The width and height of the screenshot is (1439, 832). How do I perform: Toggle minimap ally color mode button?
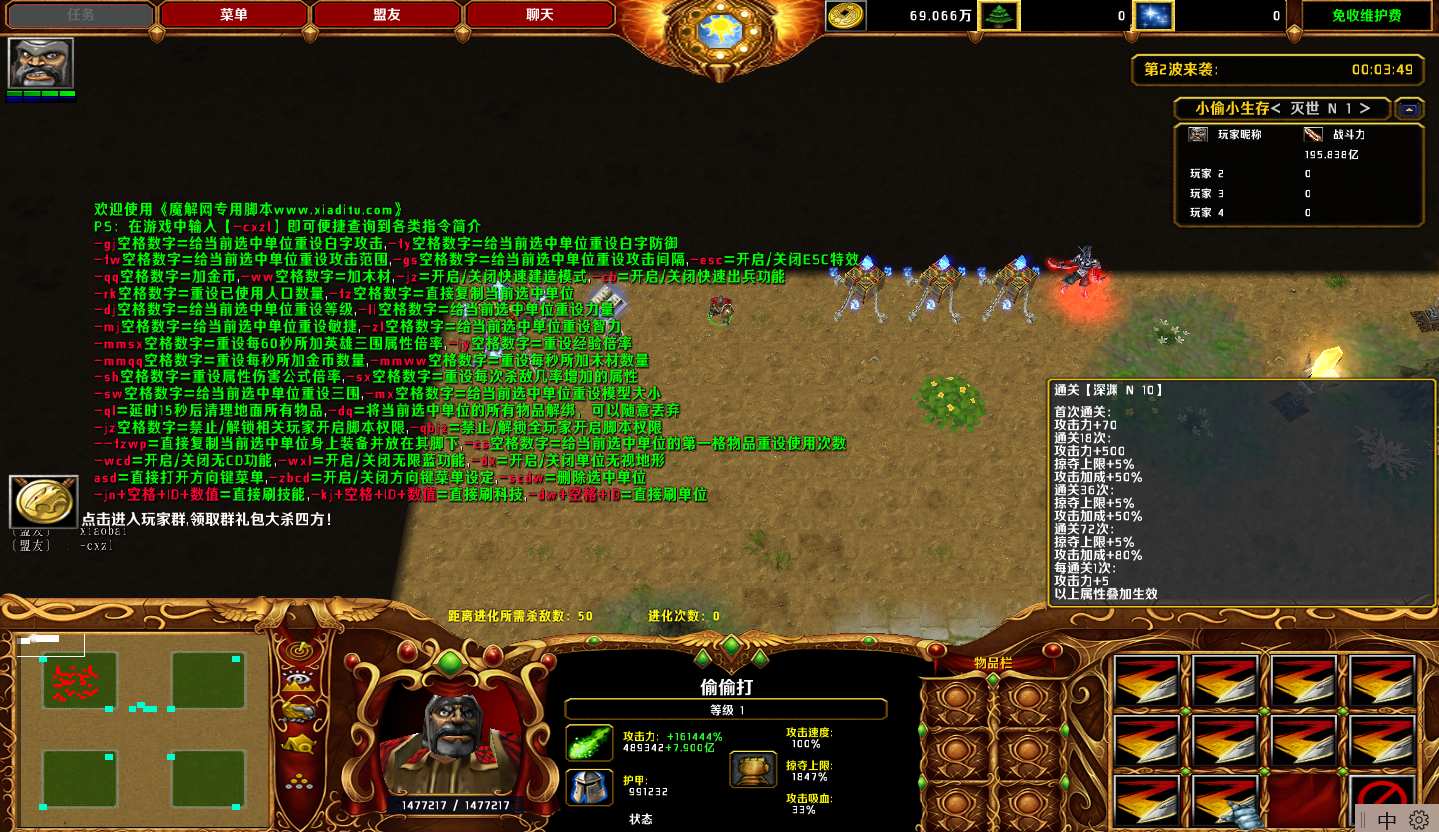(297, 711)
